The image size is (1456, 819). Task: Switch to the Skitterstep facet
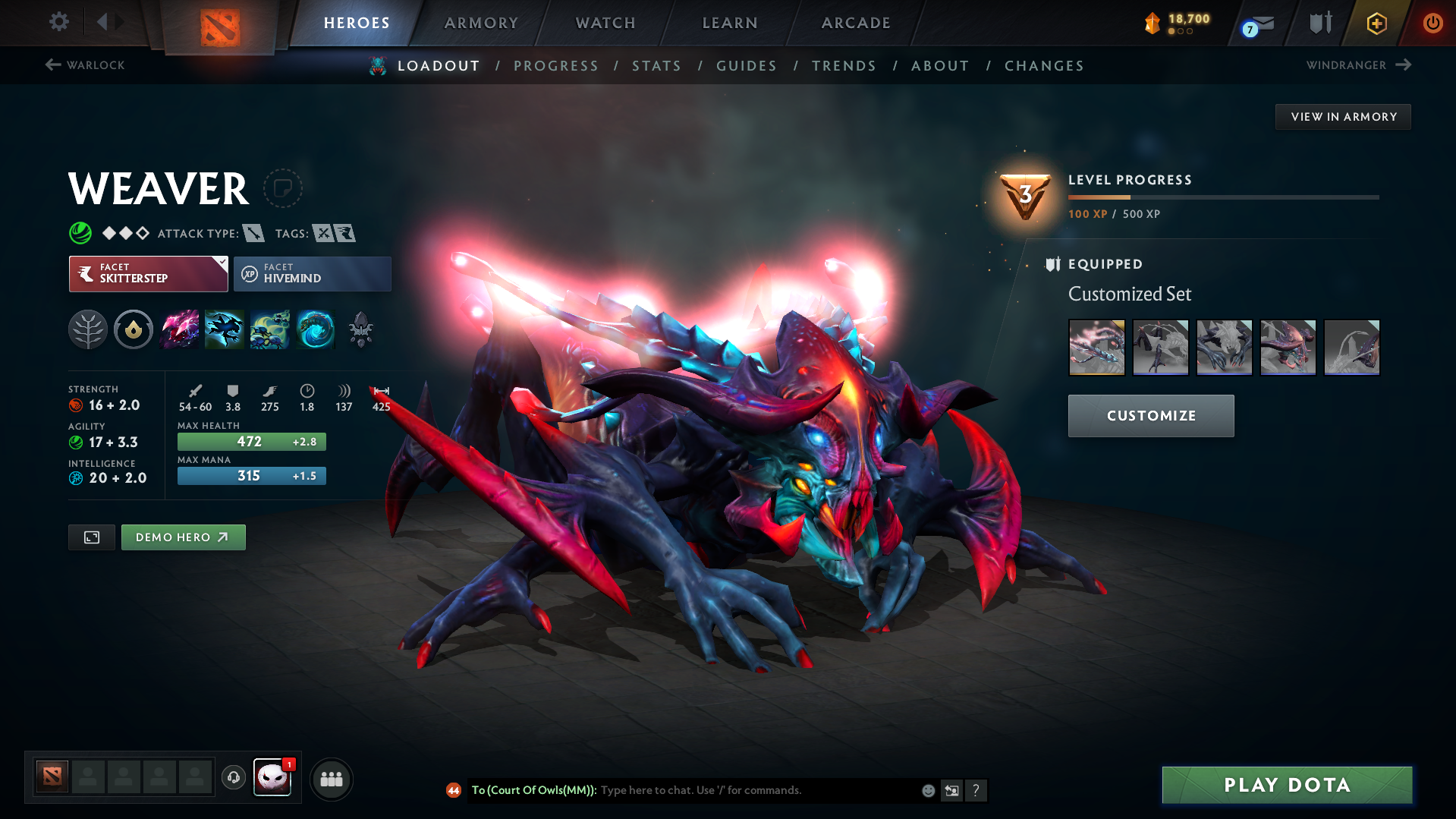pyautogui.click(x=140, y=274)
